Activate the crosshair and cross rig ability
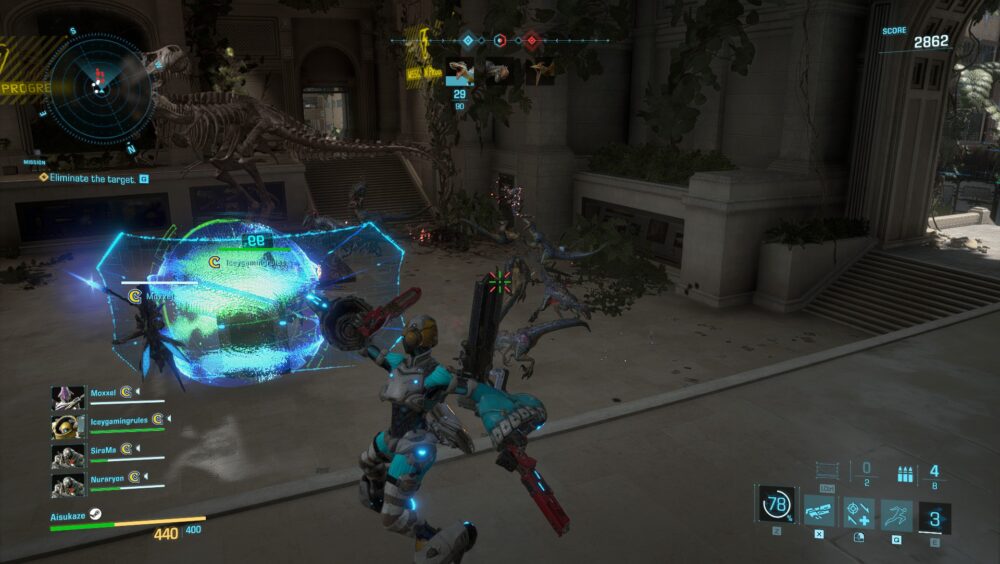 pos(859,514)
